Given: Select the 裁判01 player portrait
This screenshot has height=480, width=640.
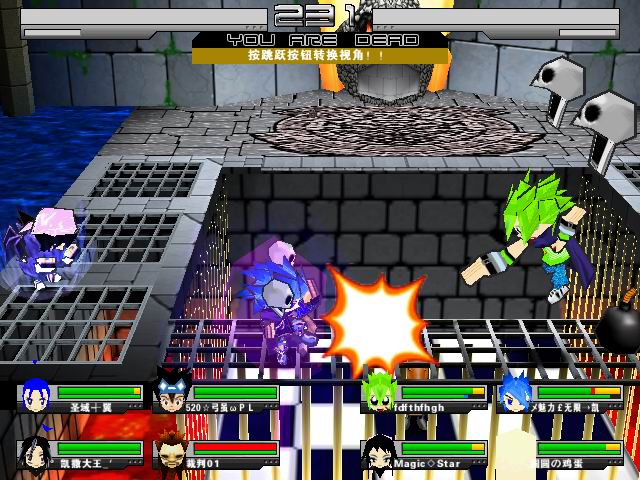Looking at the screenshot, I should click(x=171, y=451).
